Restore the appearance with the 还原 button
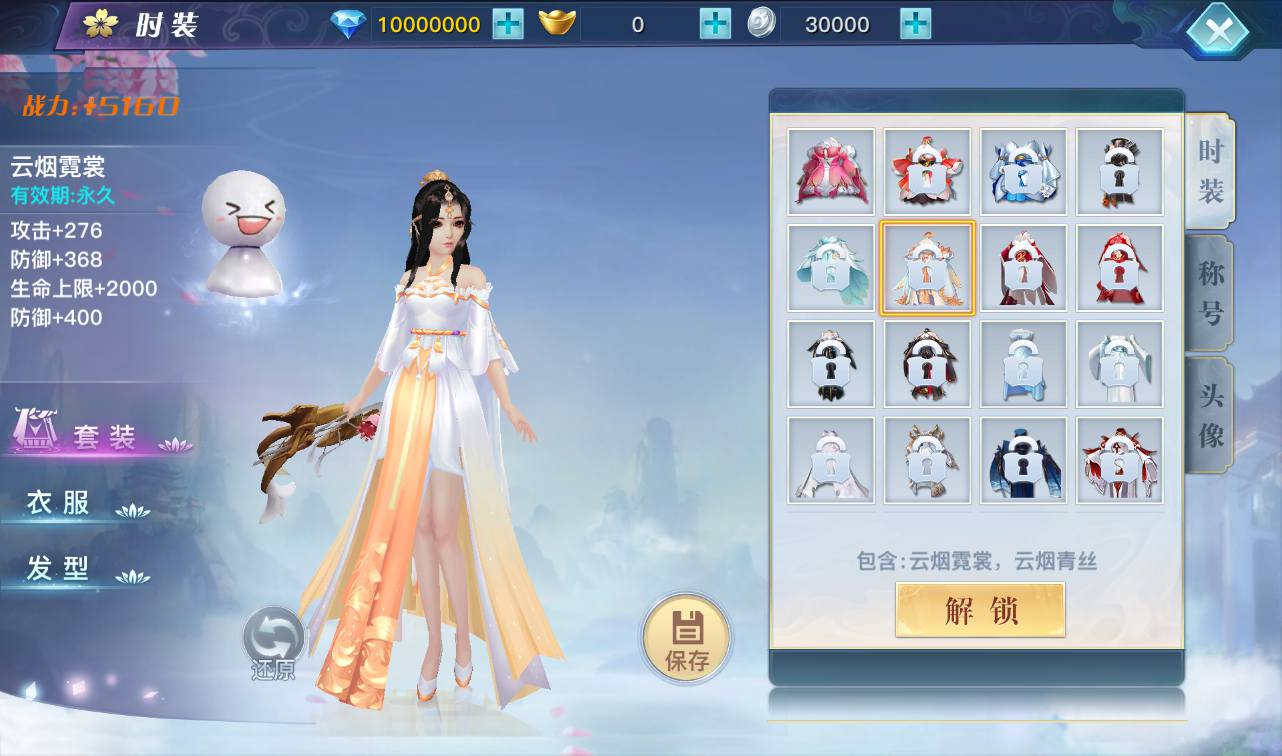This screenshot has height=756, width=1282. [273, 643]
